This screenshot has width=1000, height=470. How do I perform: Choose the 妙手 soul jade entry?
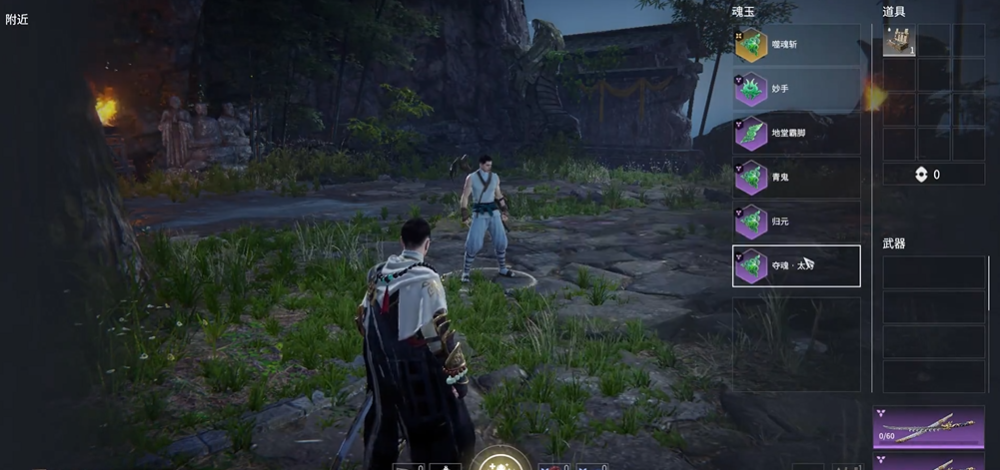point(796,89)
